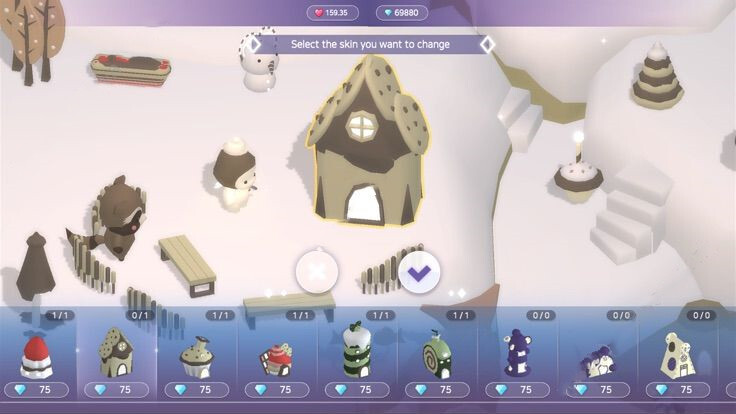This screenshot has height=414, width=736.
Task: Pick the cream cupcake house skin
Action: [x=196, y=355]
